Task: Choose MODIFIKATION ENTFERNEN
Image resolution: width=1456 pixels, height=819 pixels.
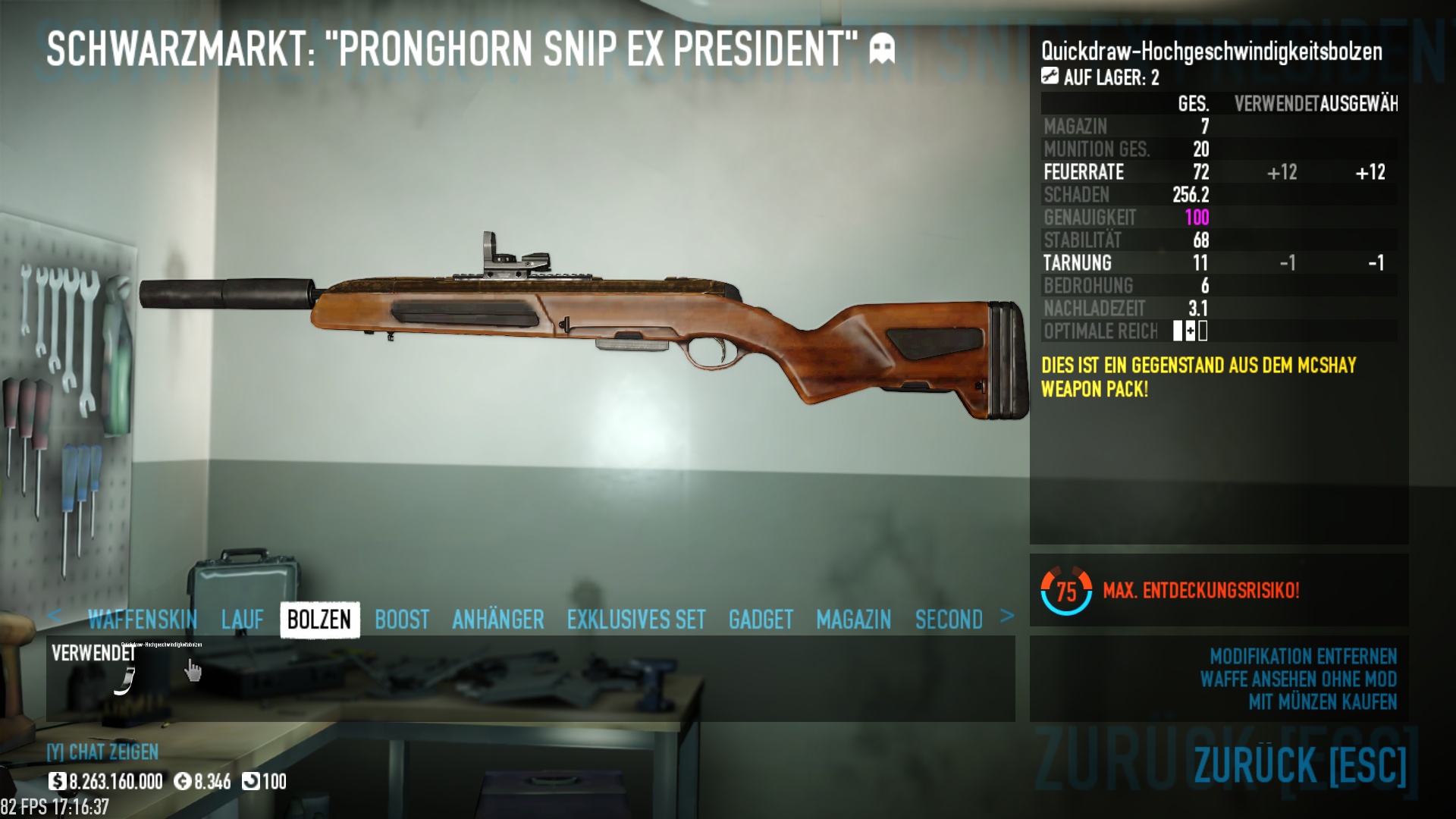Action: tap(1303, 656)
